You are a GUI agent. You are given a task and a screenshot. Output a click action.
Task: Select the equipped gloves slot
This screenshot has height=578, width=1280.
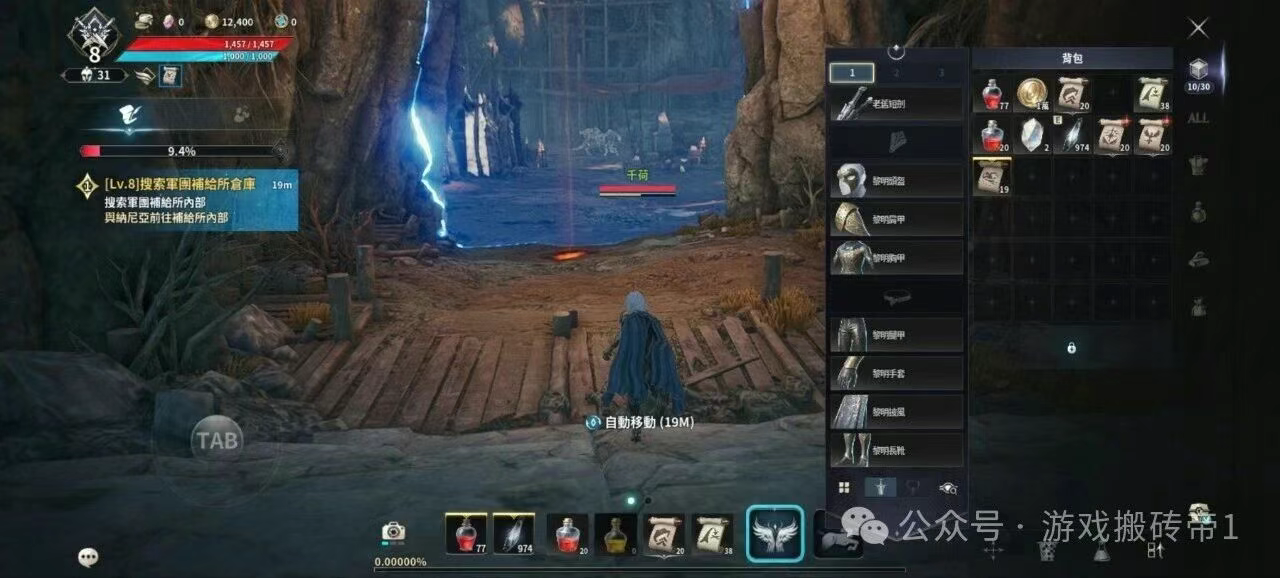click(x=896, y=373)
